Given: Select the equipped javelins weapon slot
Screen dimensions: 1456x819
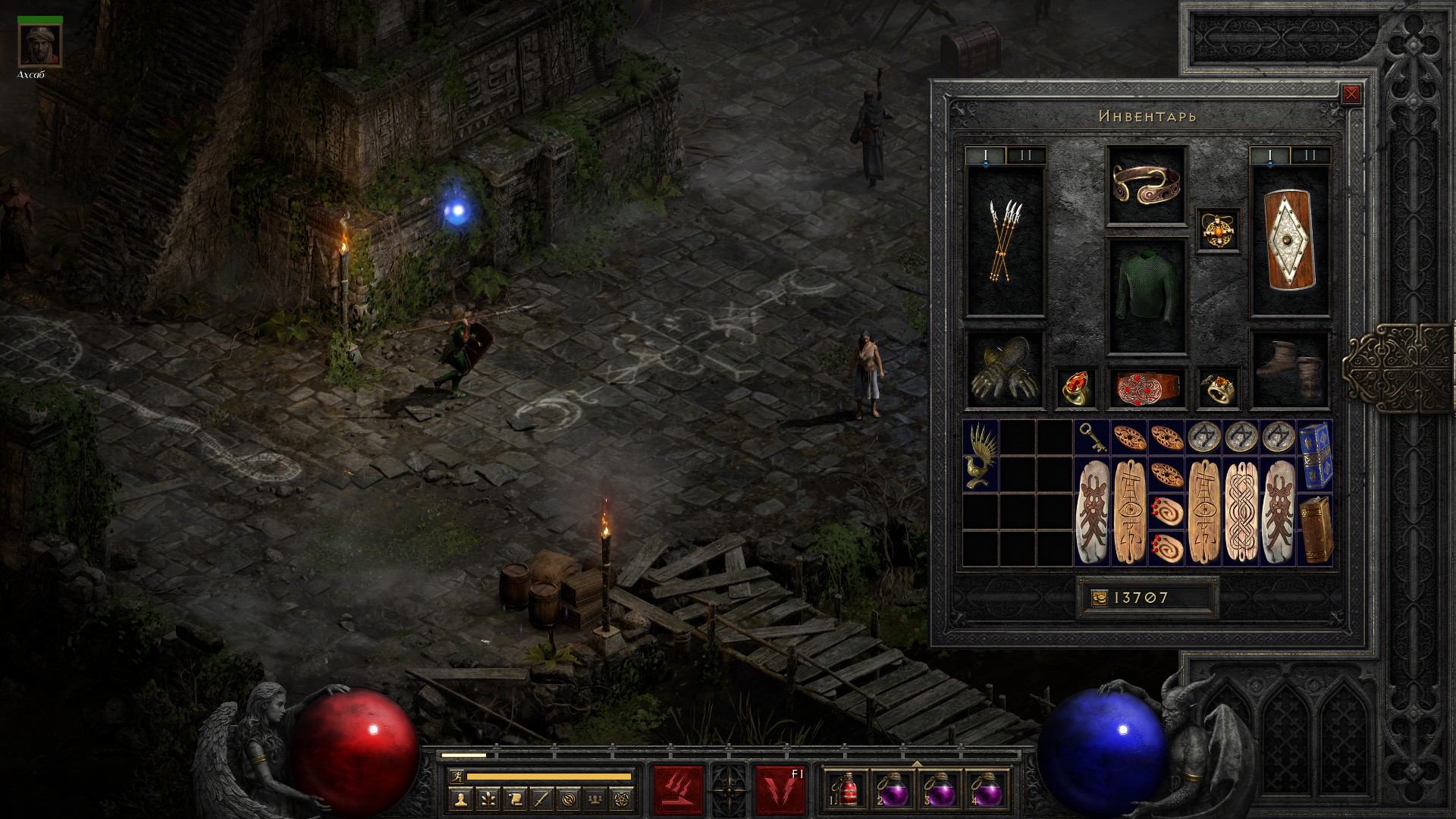Looking at the screenshot, I should click(1005, 241).
